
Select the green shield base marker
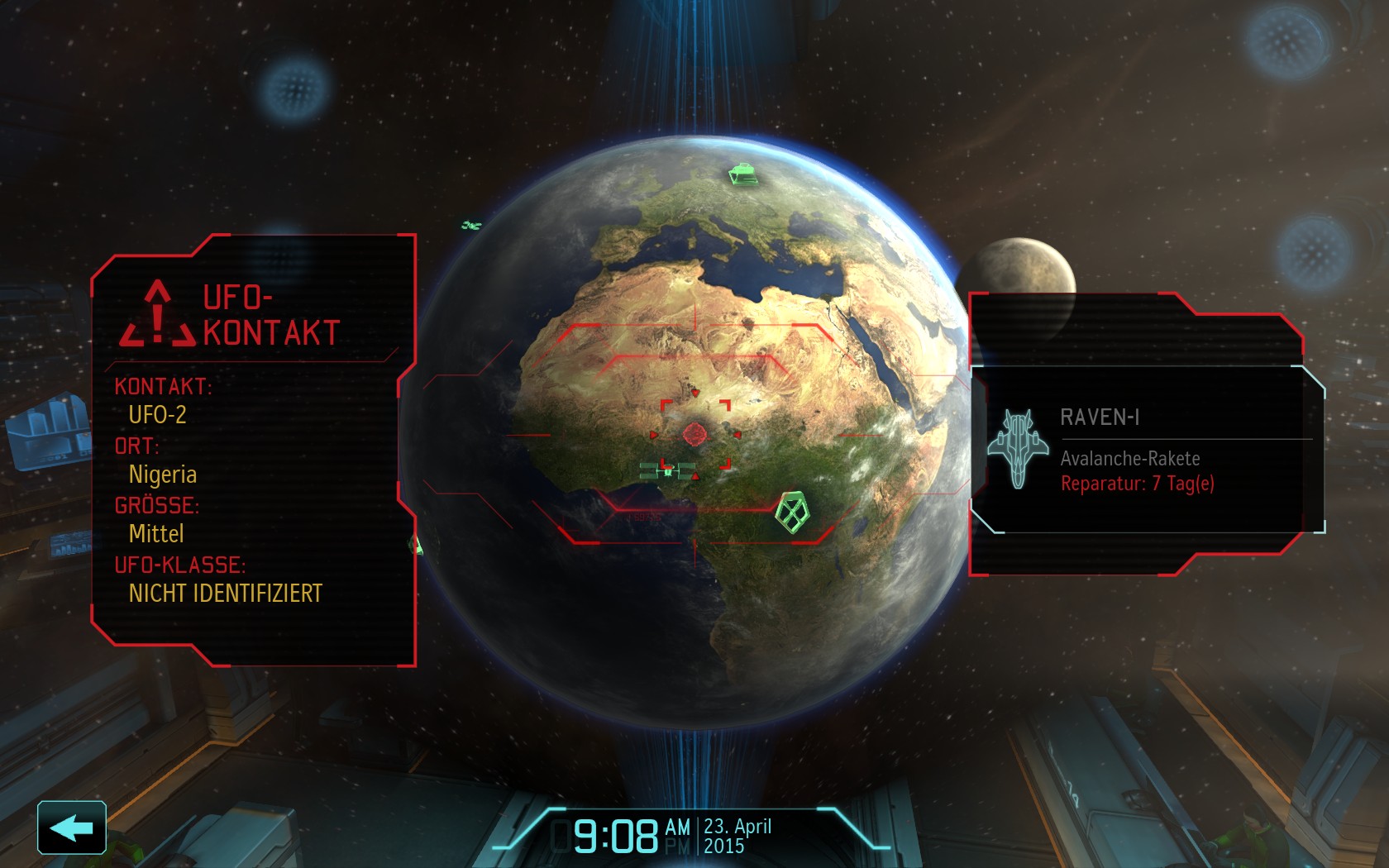(792, 513)
